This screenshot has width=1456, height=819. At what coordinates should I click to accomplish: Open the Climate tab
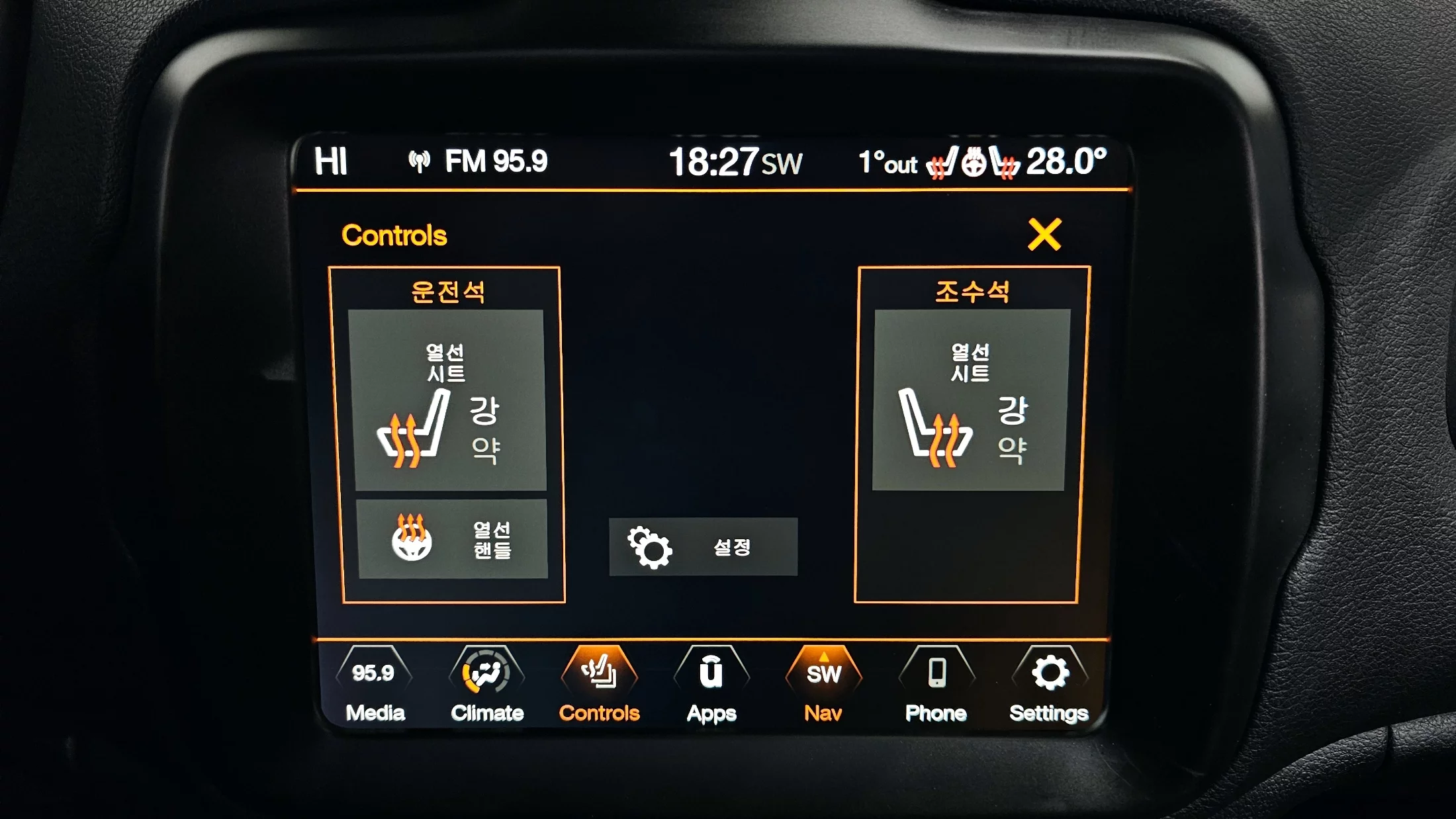[487, 686]
